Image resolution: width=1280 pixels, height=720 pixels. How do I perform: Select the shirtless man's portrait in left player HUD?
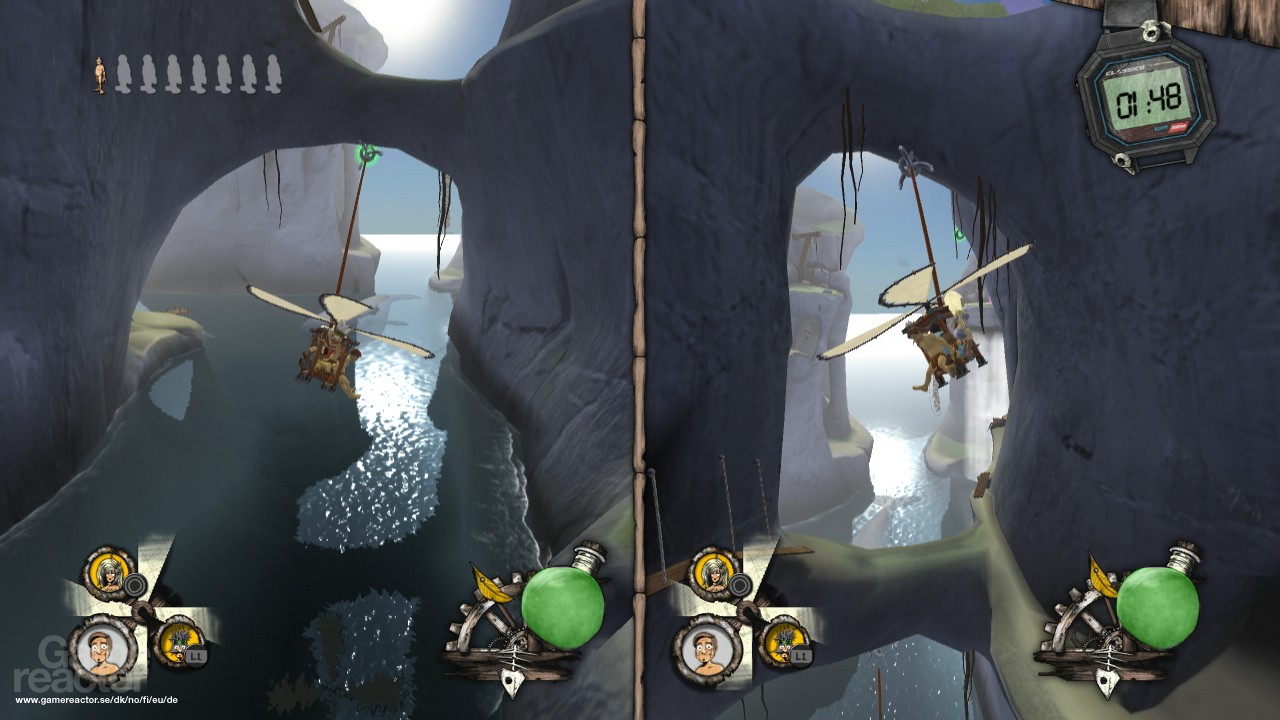(100, 652)
